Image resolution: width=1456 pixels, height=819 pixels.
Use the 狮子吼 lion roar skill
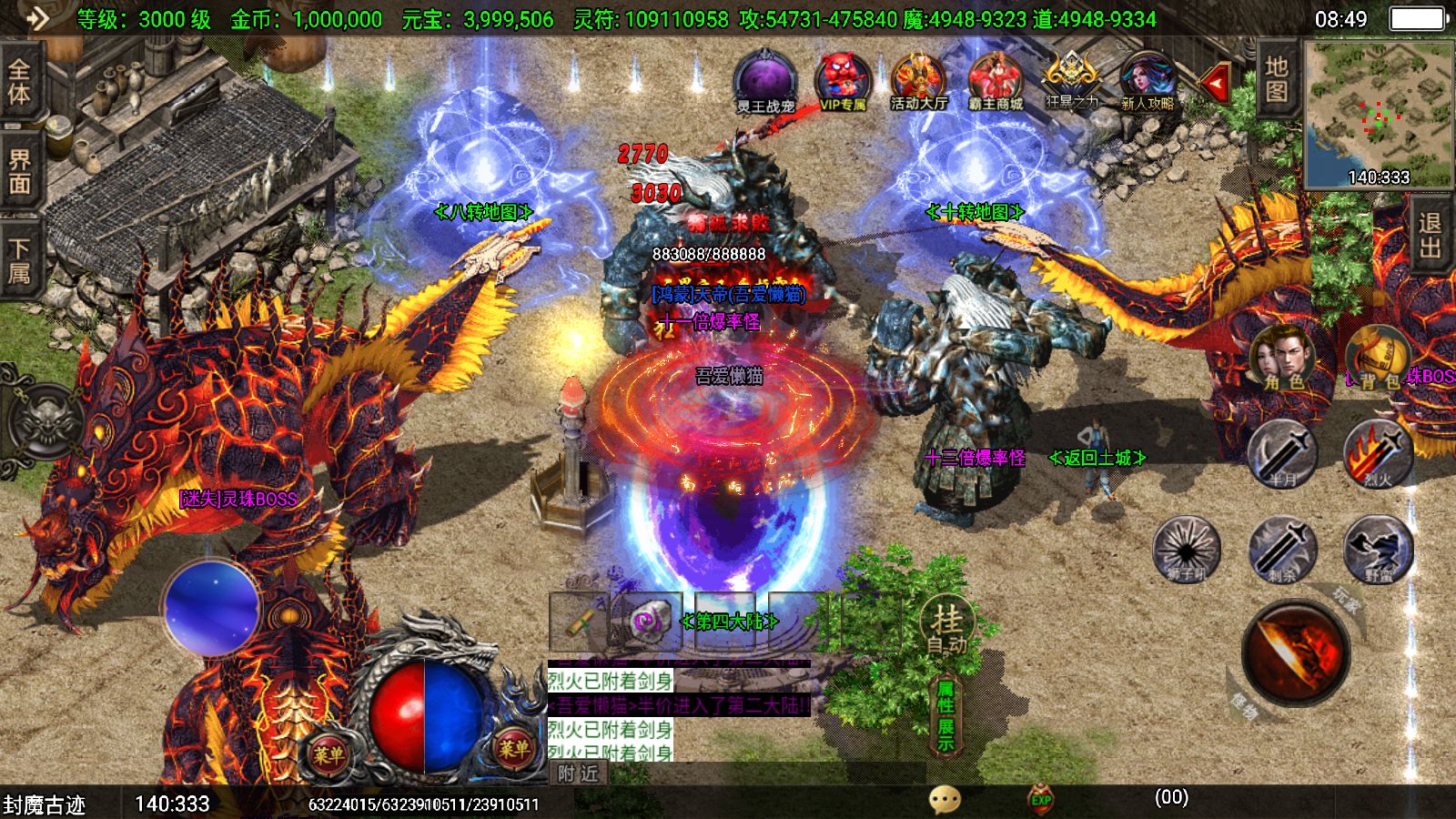pyautogui.click(x=1187, y=549)
